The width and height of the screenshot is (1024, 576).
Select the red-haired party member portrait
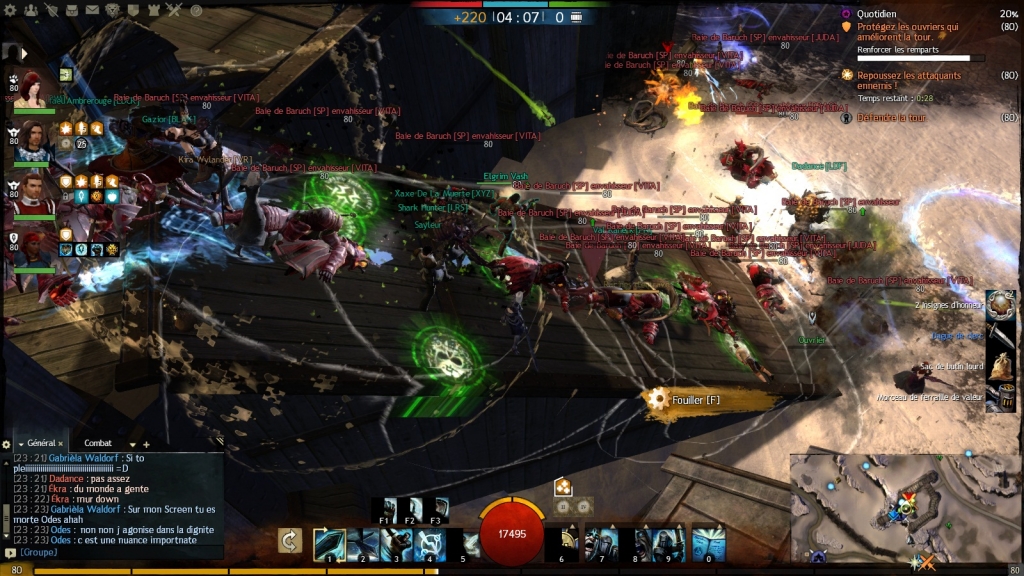[x=33, y=87]
